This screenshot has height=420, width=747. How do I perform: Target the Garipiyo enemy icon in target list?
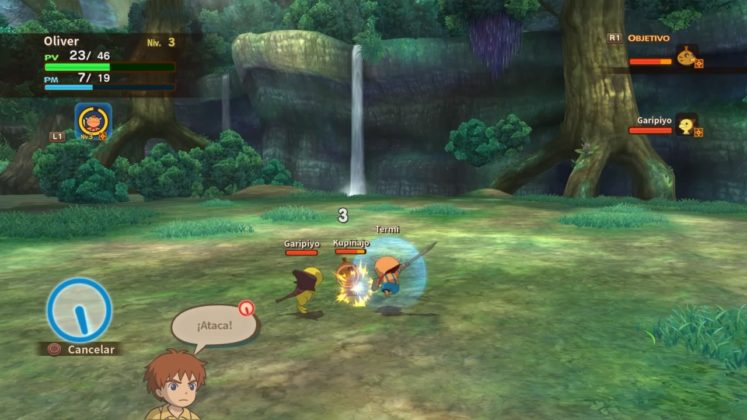point(686,126)
